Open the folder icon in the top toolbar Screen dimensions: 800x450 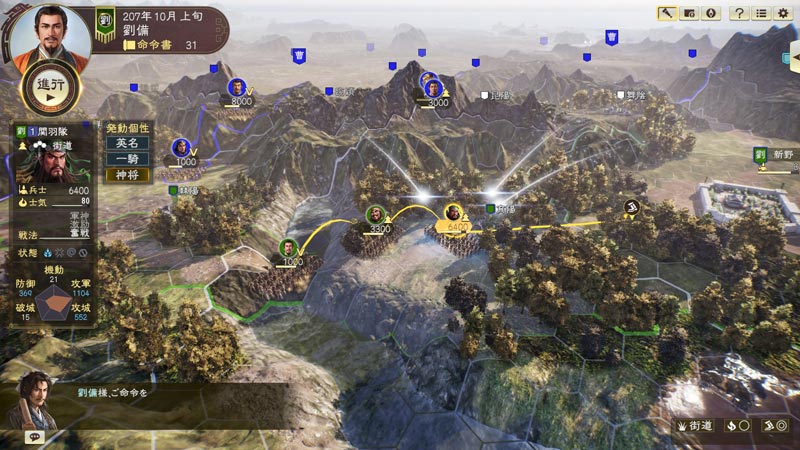pos(689,13)
